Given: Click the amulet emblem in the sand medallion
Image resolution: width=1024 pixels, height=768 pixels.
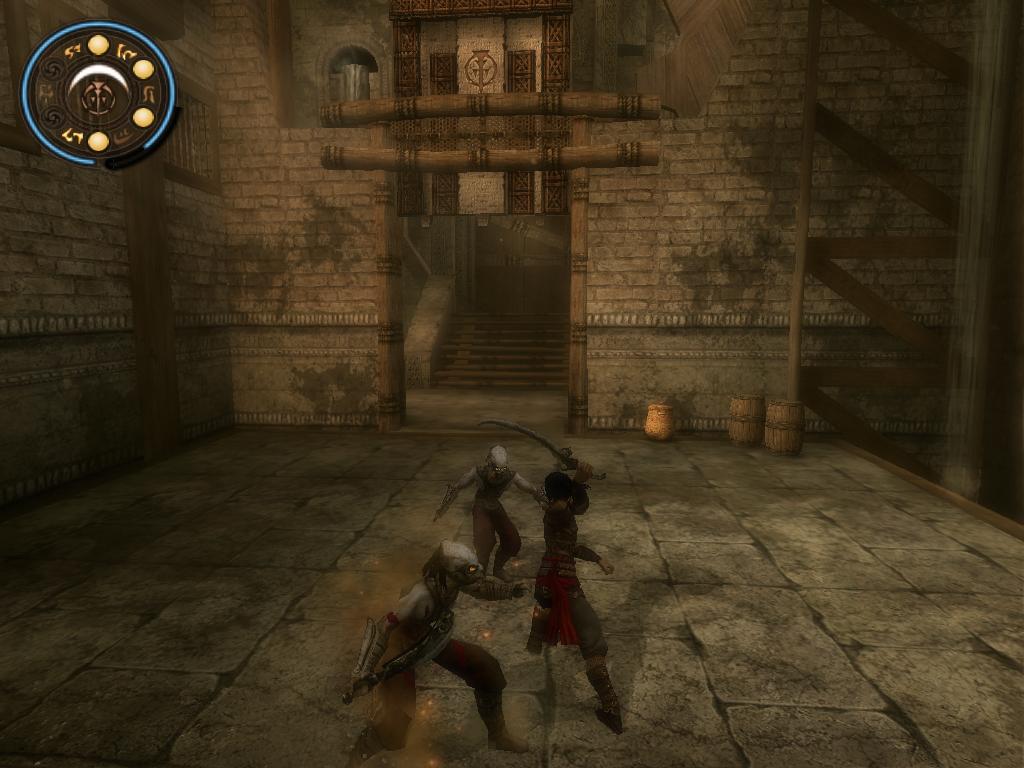Looking at the screenshot, I should (x=99, y=95).
